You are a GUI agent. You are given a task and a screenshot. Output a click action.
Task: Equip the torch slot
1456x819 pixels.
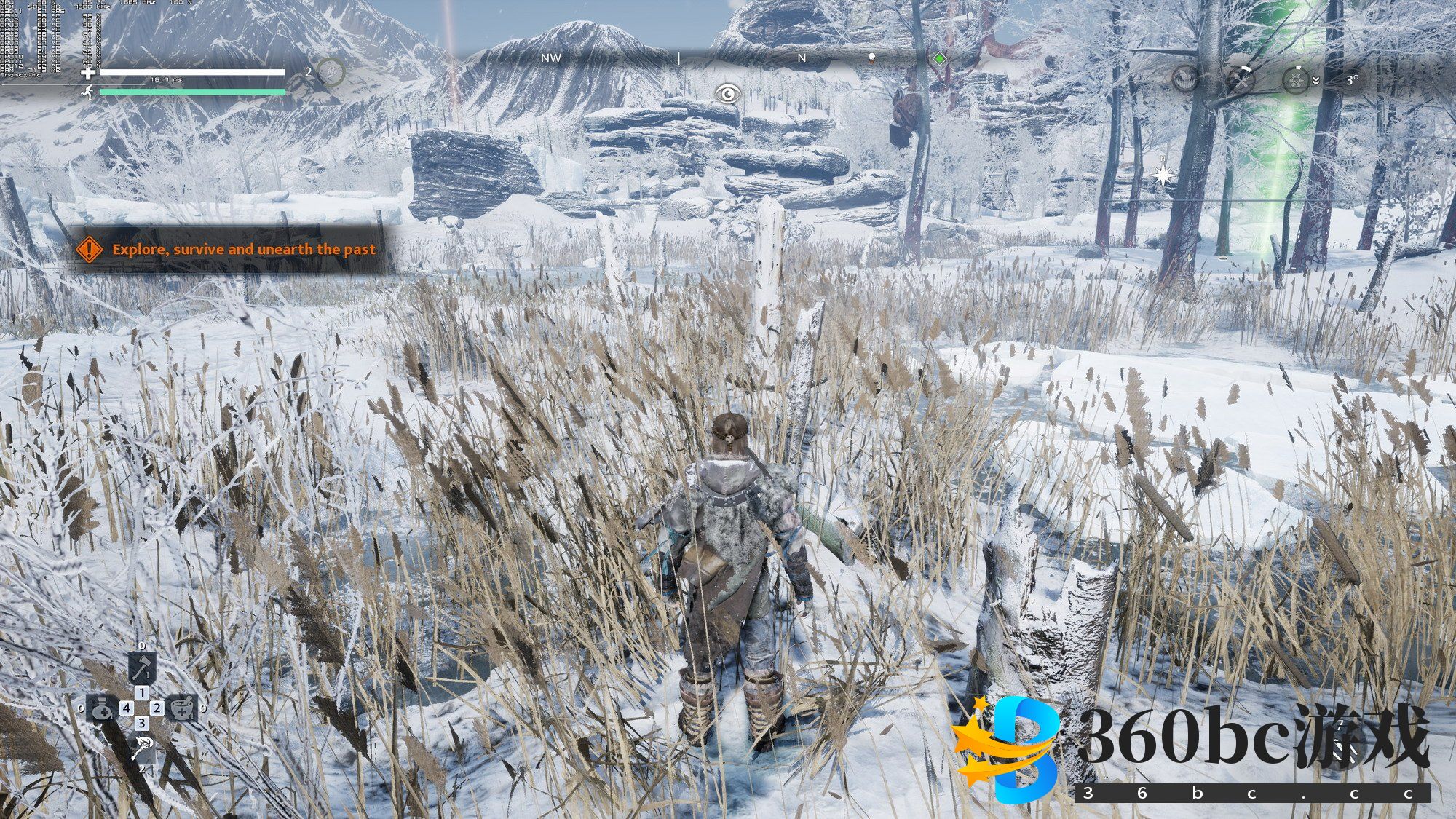pos(142,748)
